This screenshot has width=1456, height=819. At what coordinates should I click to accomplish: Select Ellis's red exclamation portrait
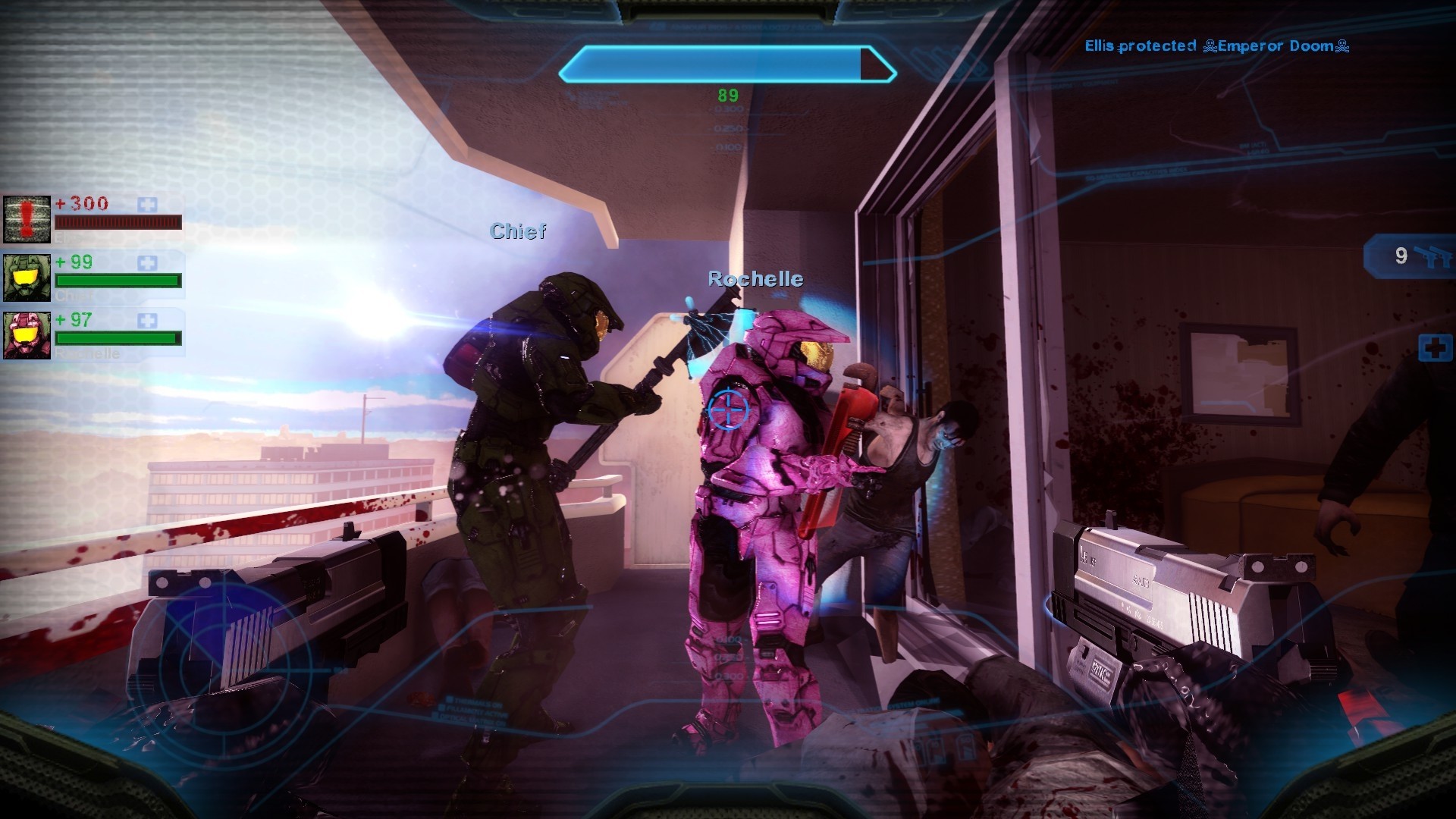25,220
